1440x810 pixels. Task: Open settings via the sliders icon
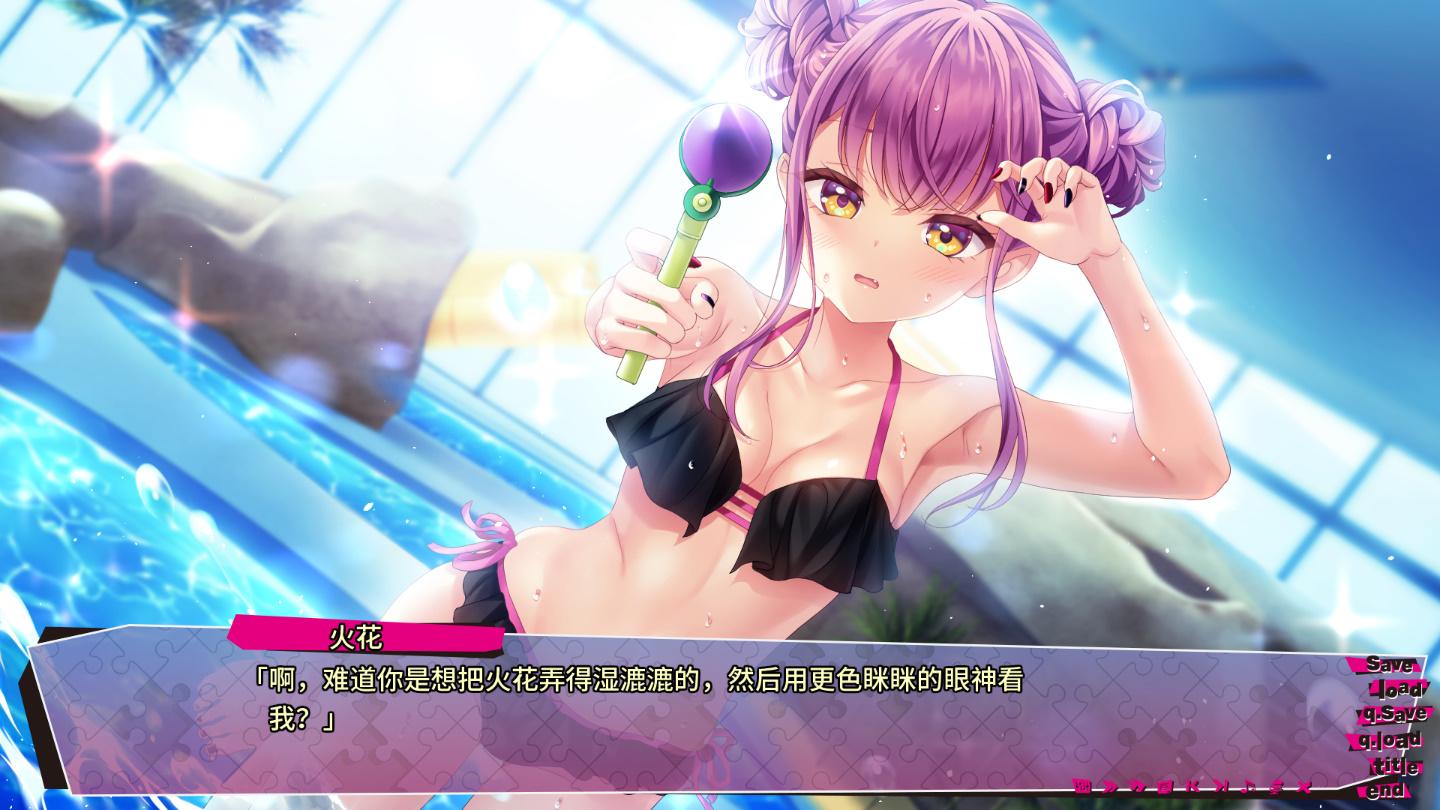(x=1275, y=785)
